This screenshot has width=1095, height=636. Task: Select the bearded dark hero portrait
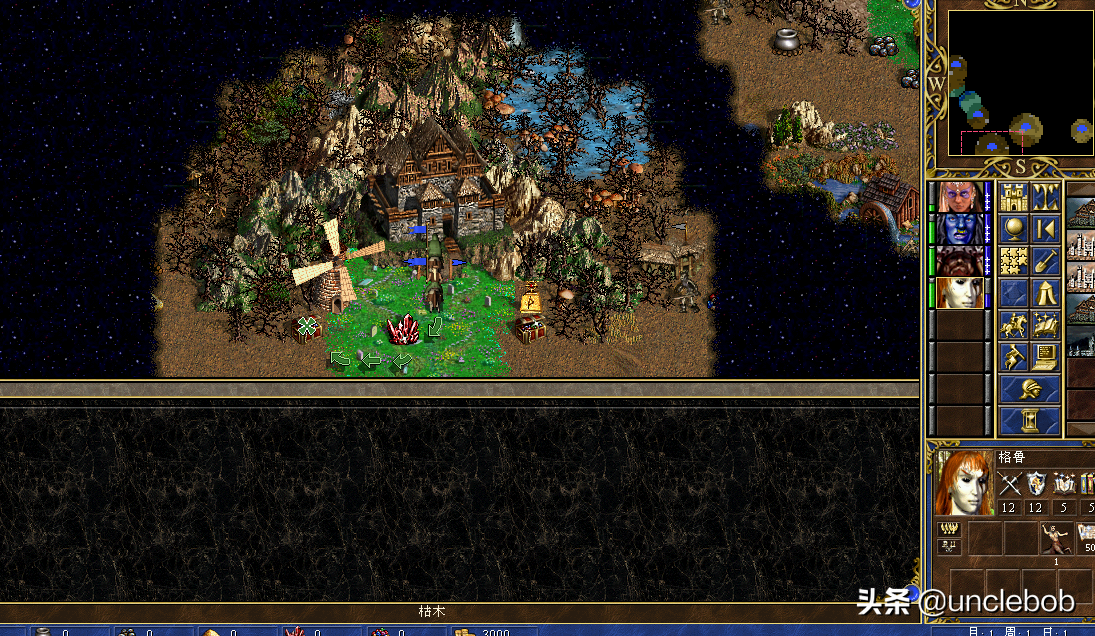pyautogui.click(x=960, y=261)
